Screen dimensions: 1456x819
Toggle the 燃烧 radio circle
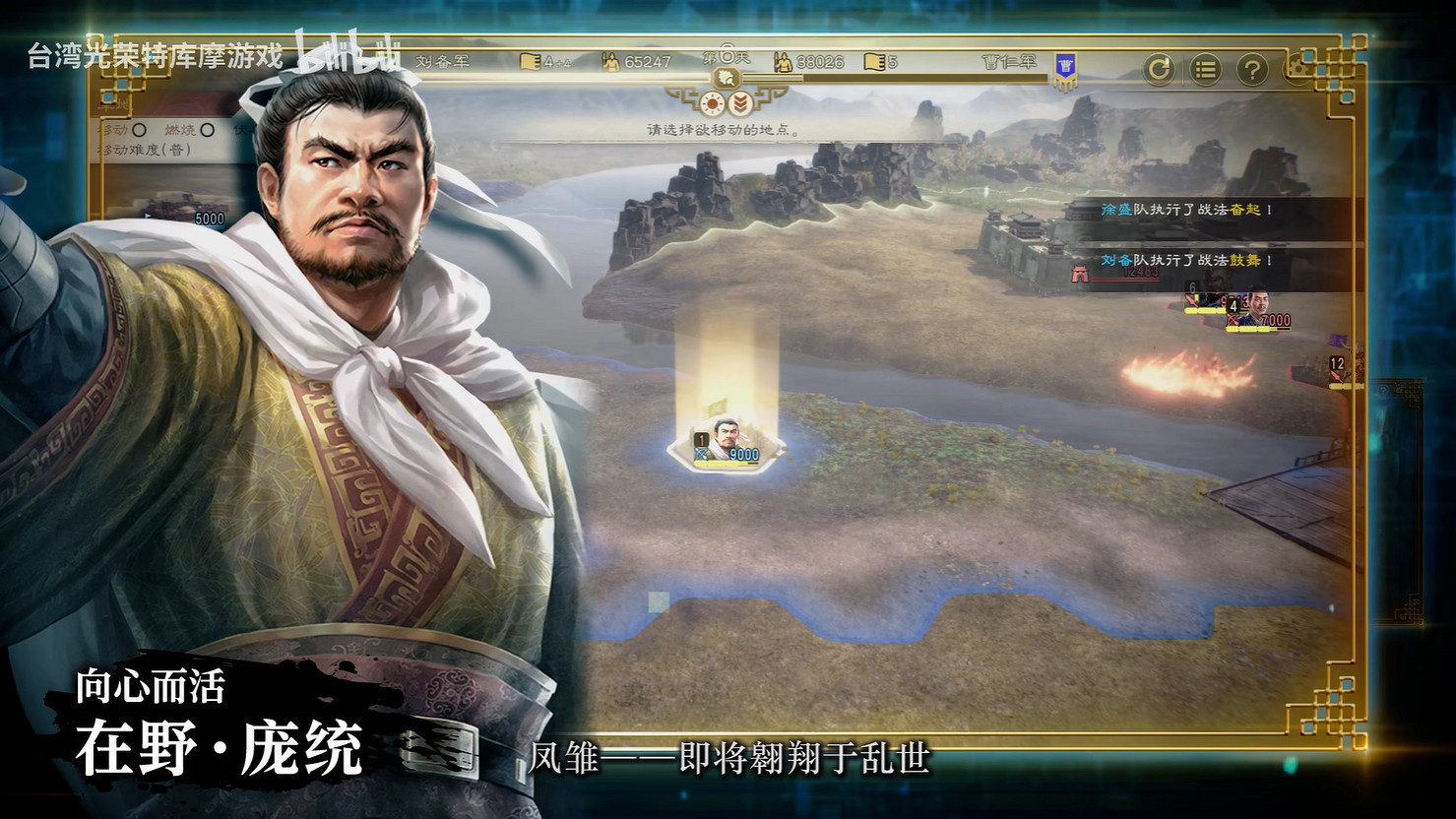tap(207, 129)
